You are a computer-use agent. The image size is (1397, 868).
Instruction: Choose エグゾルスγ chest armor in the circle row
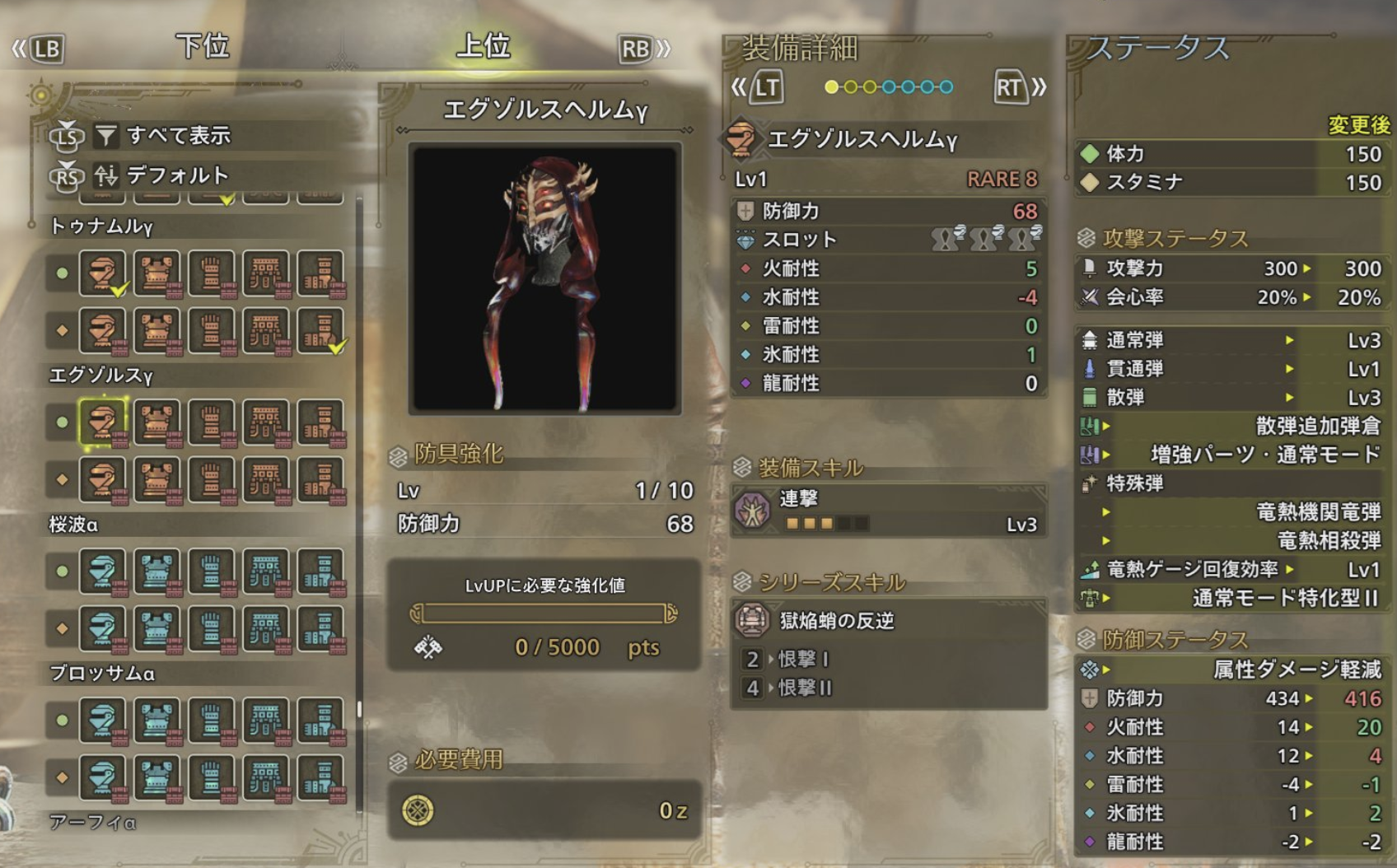157,422
